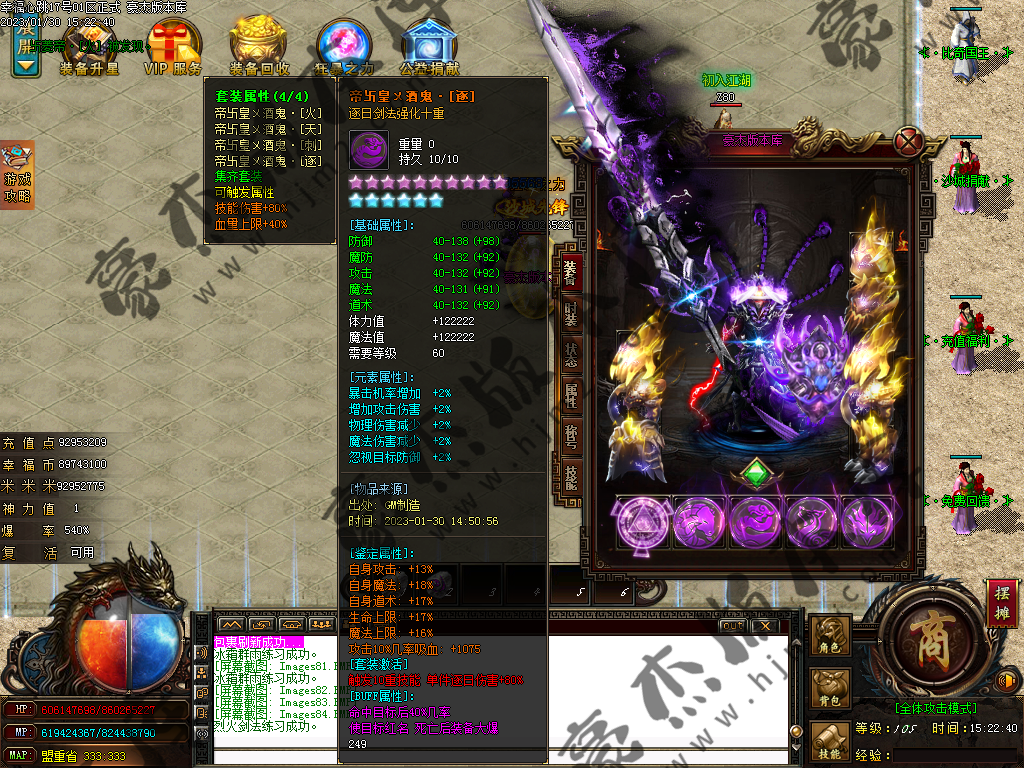This screenshot has height=768, width=1024.
Task: Close the character equipment panel
Action: (x=908, y=141)
